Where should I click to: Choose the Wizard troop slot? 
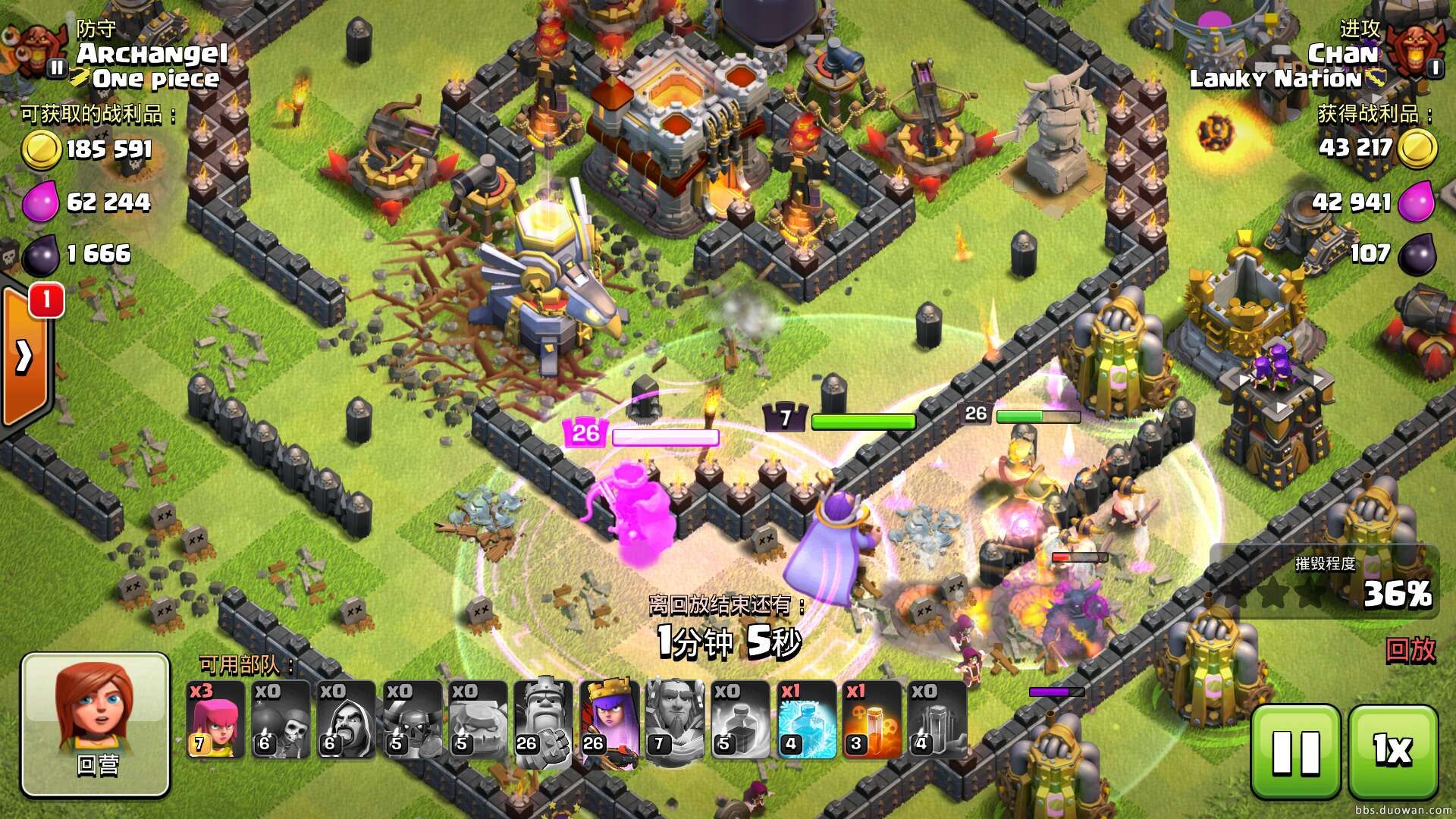(346, 720)
